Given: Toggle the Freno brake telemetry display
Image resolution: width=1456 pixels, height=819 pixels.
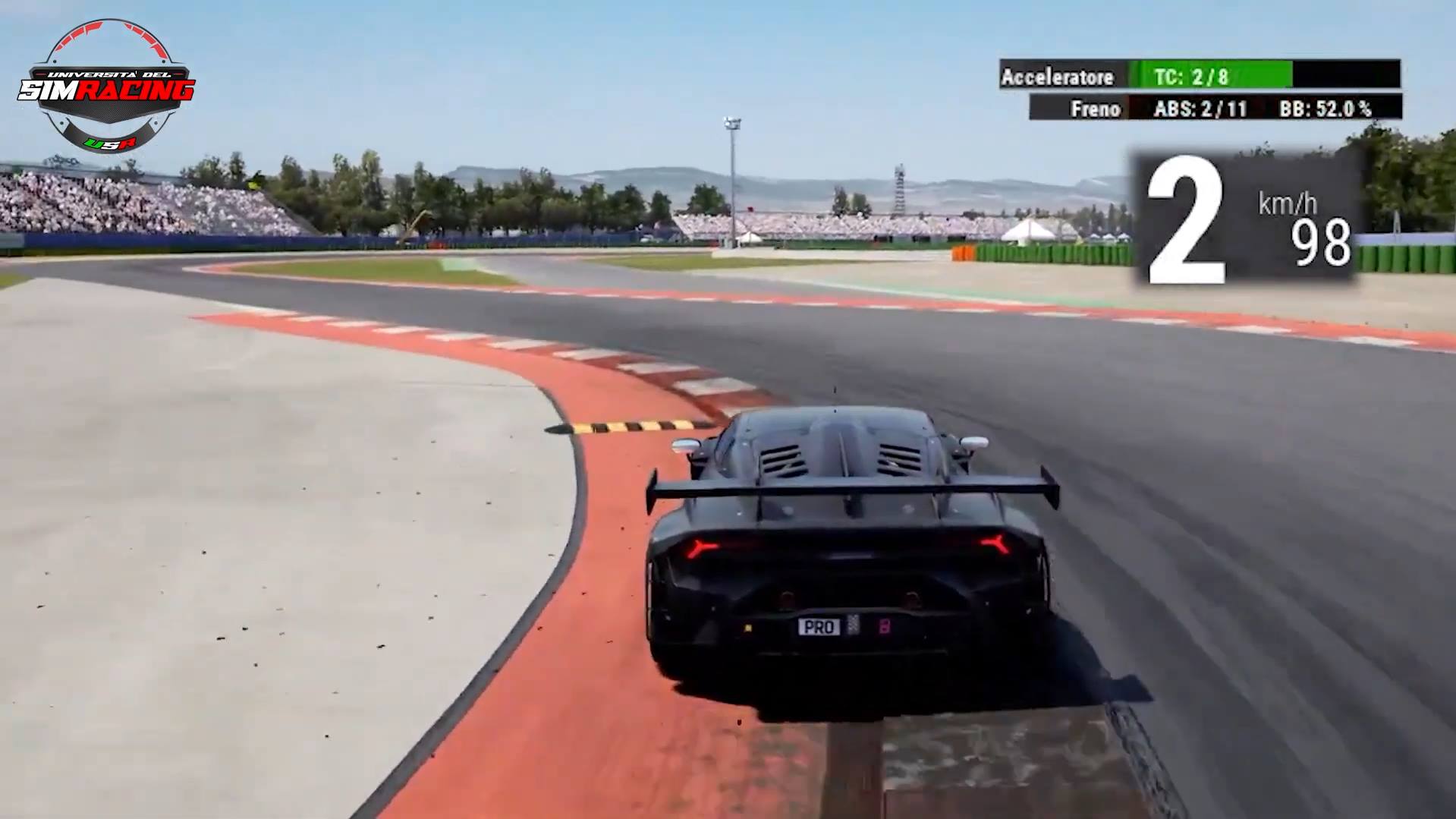Looking at the screenshot, I should coord(1096,109).
